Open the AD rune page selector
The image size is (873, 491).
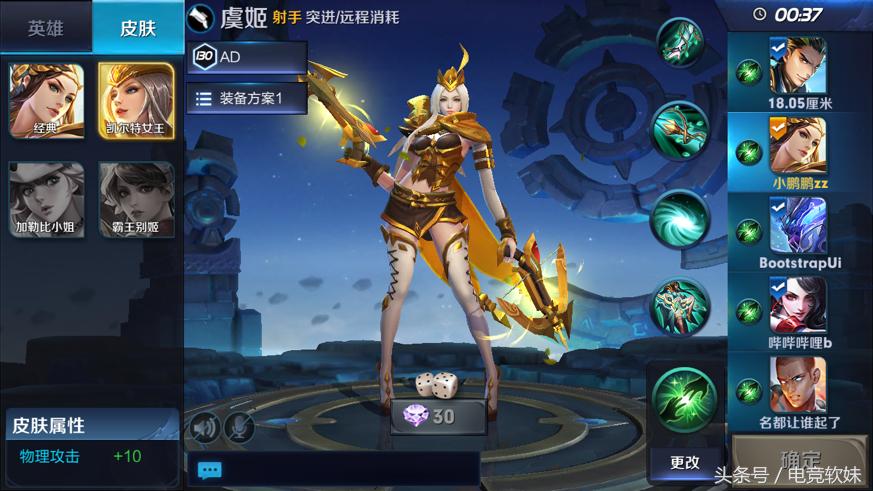(x=246, y=58)
